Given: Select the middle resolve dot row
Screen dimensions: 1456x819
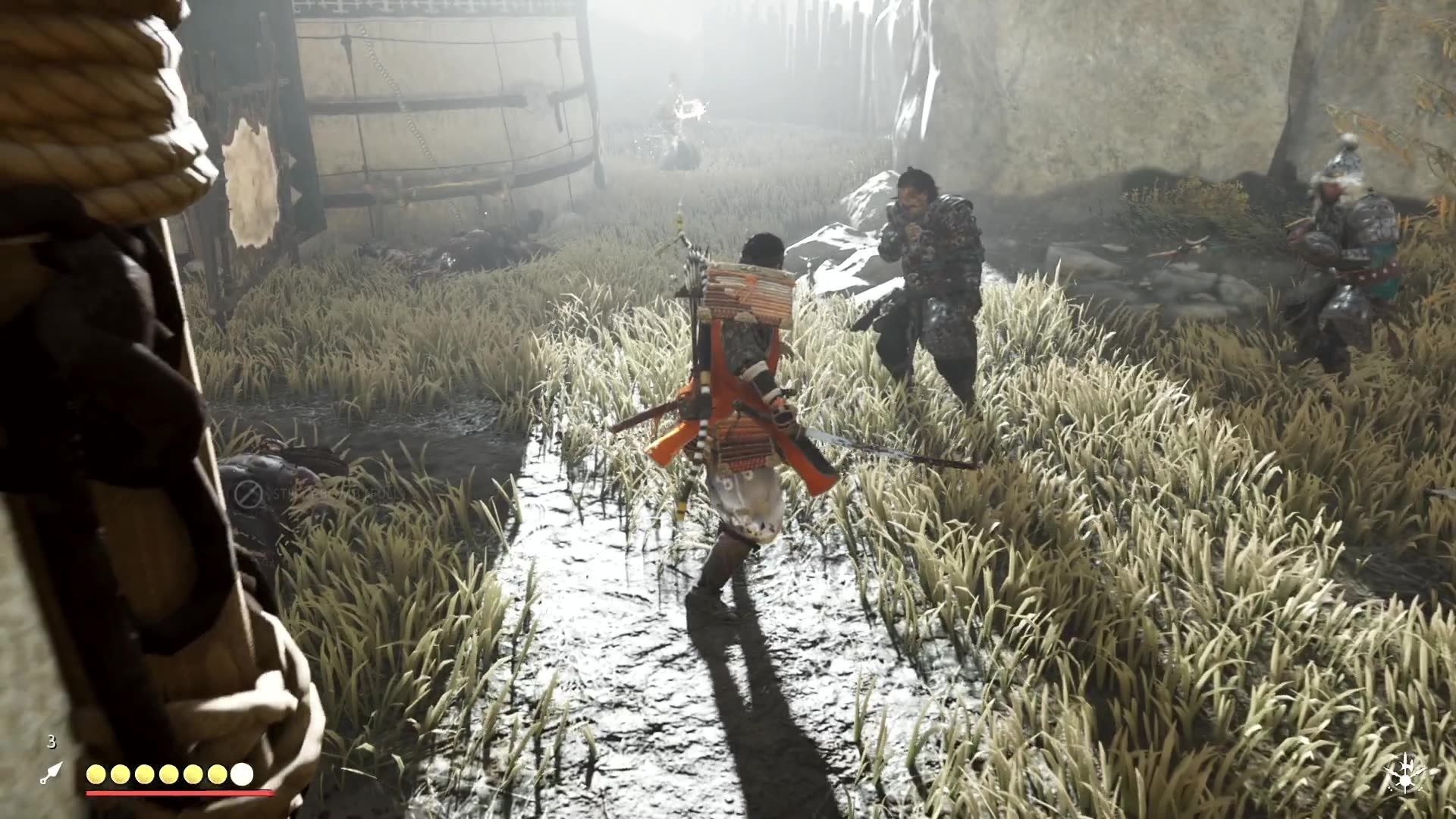Looking at the screenshot, I should pyautogui.click(x=168, y=776).
